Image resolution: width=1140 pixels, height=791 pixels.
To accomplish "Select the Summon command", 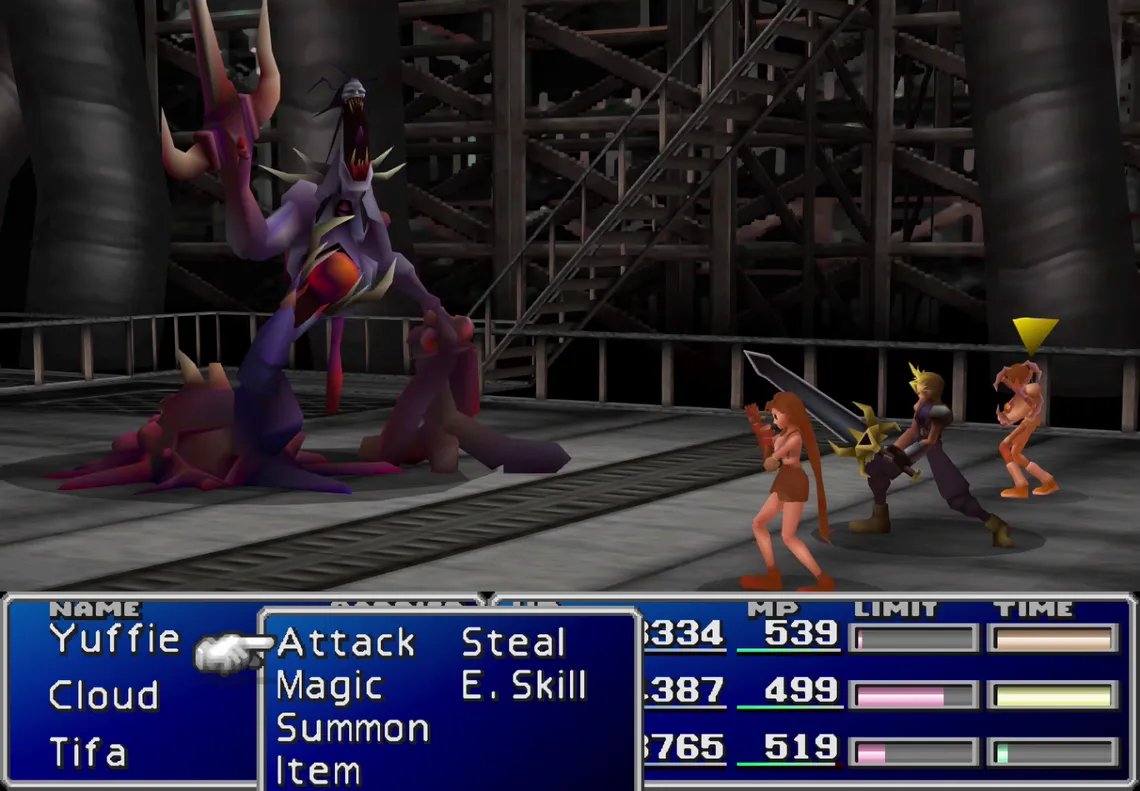I will [x=352, y=729].
